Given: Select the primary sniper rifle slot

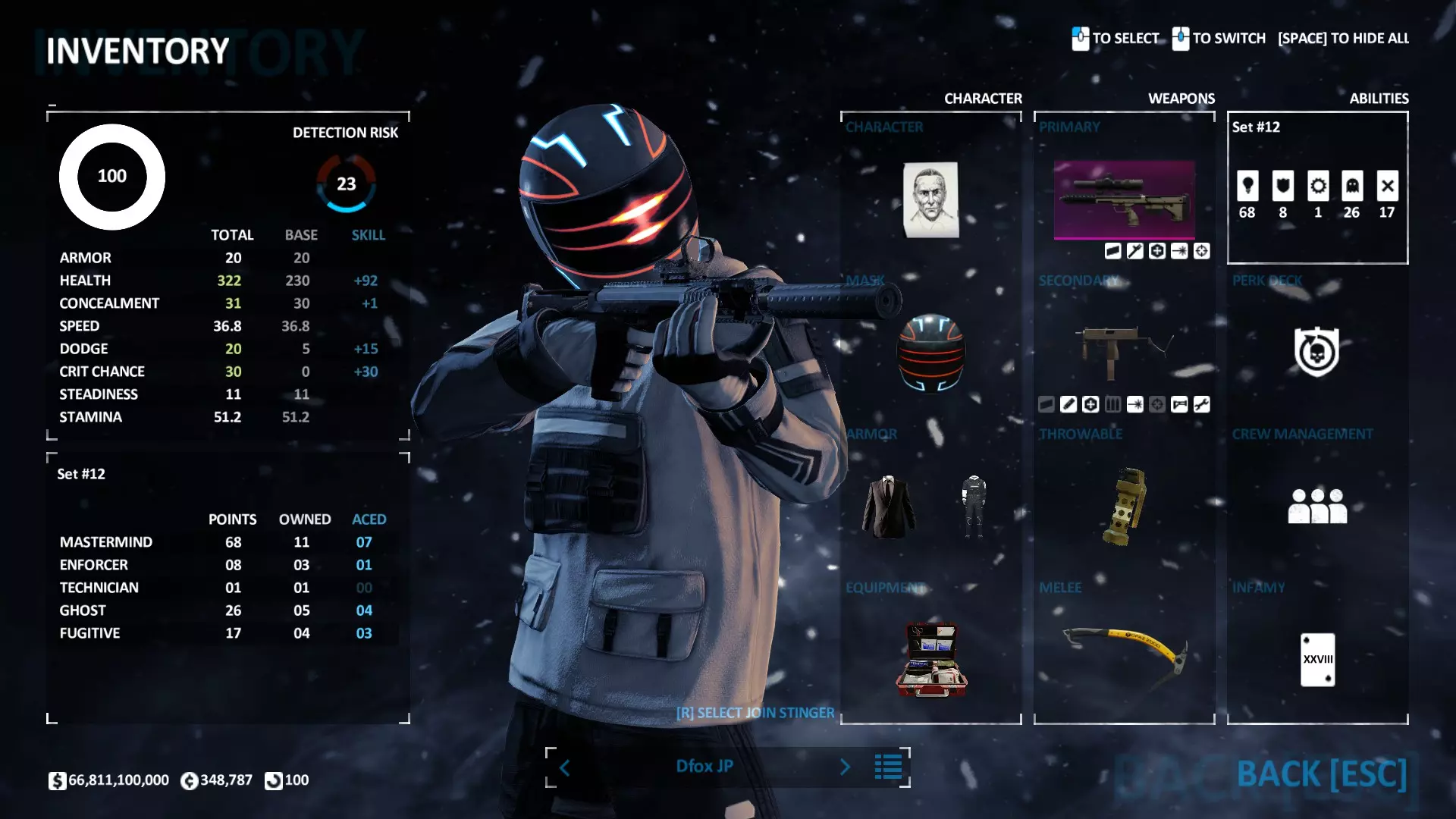Looking at the screenshot, I should (1124, 199).
